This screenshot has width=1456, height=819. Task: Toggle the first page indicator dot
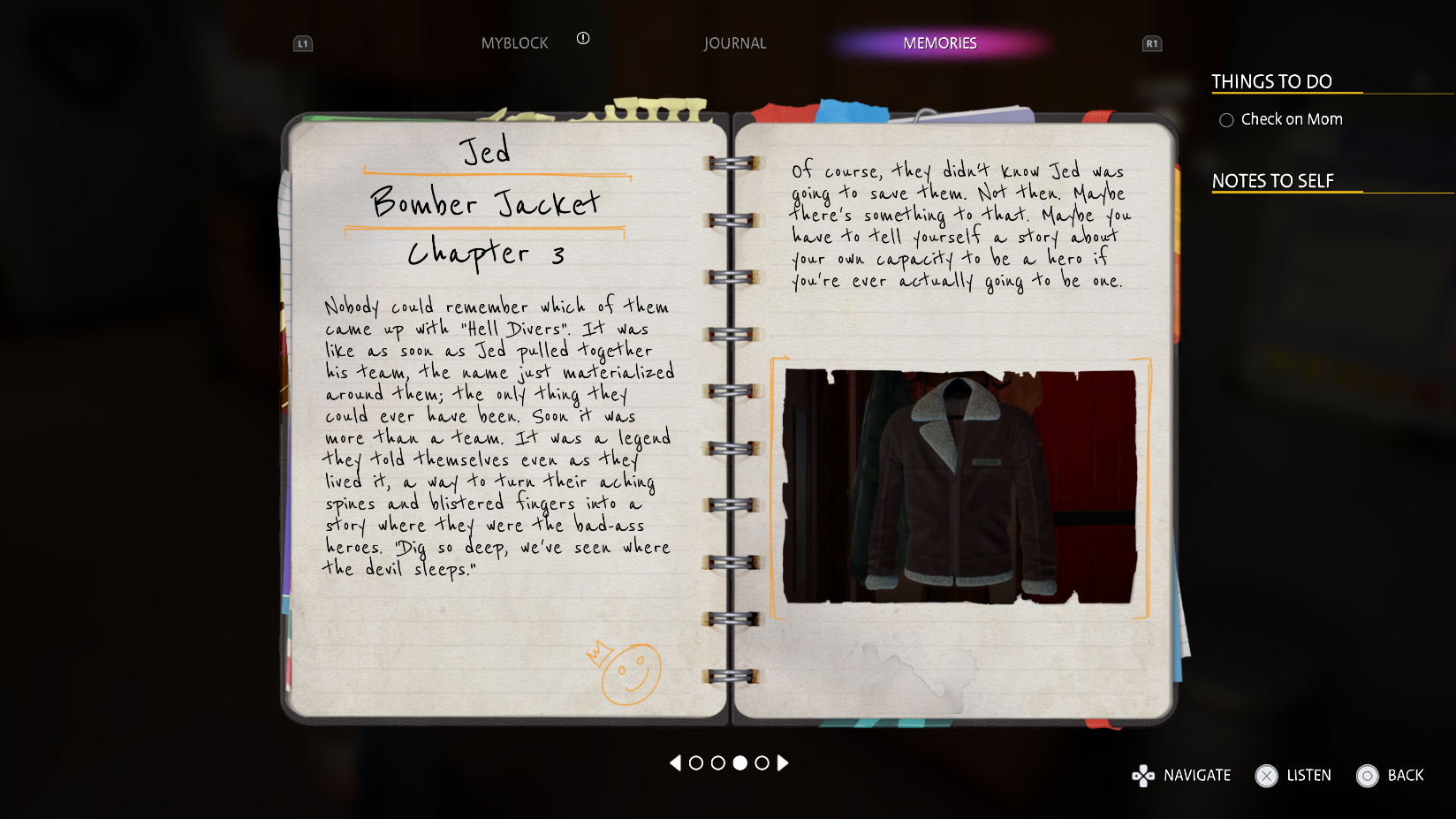(x=698, y=763)
